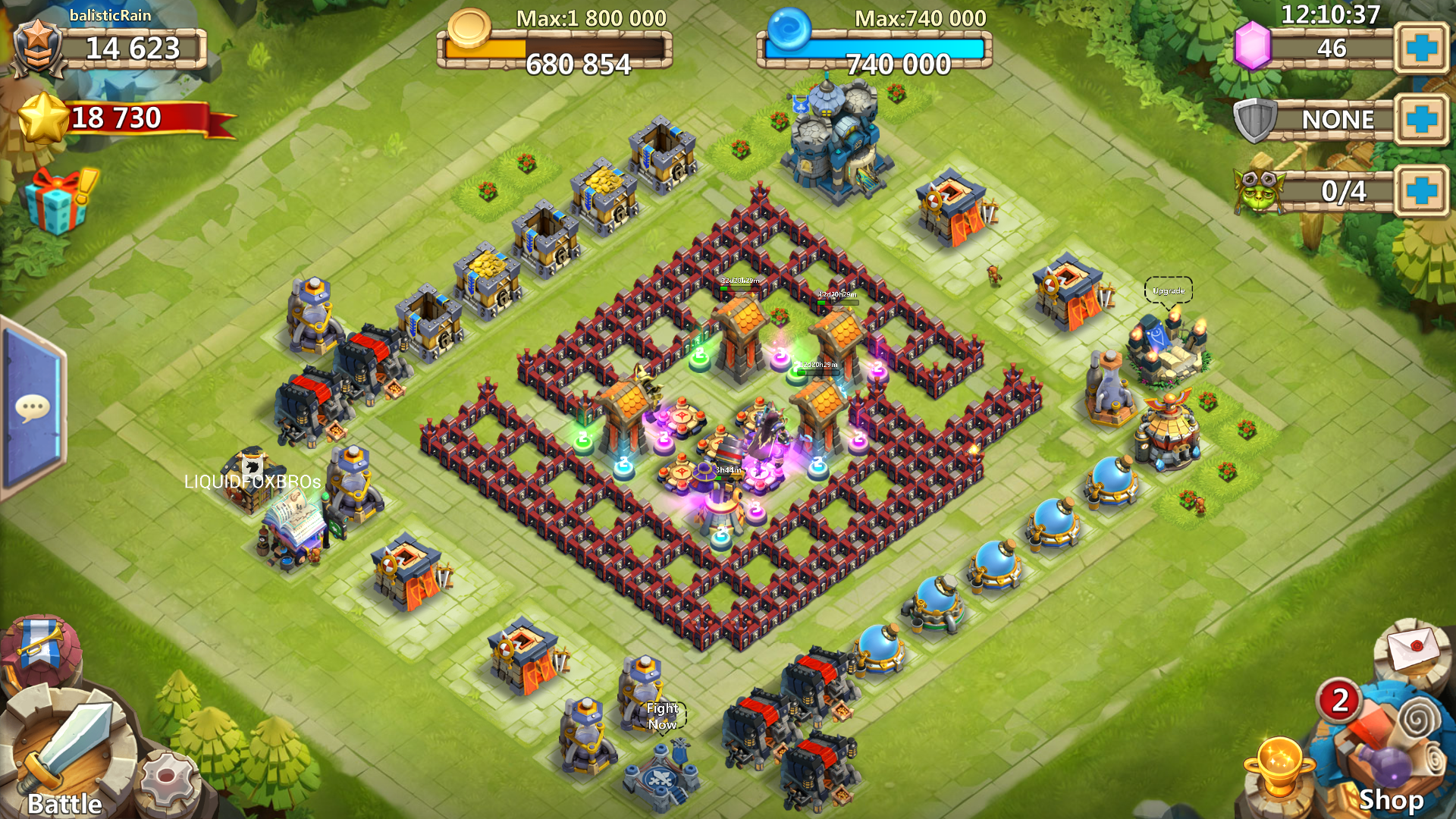Open the chat side panel
This screenshot has width=1456, height=819.
(x=32, y=409)
